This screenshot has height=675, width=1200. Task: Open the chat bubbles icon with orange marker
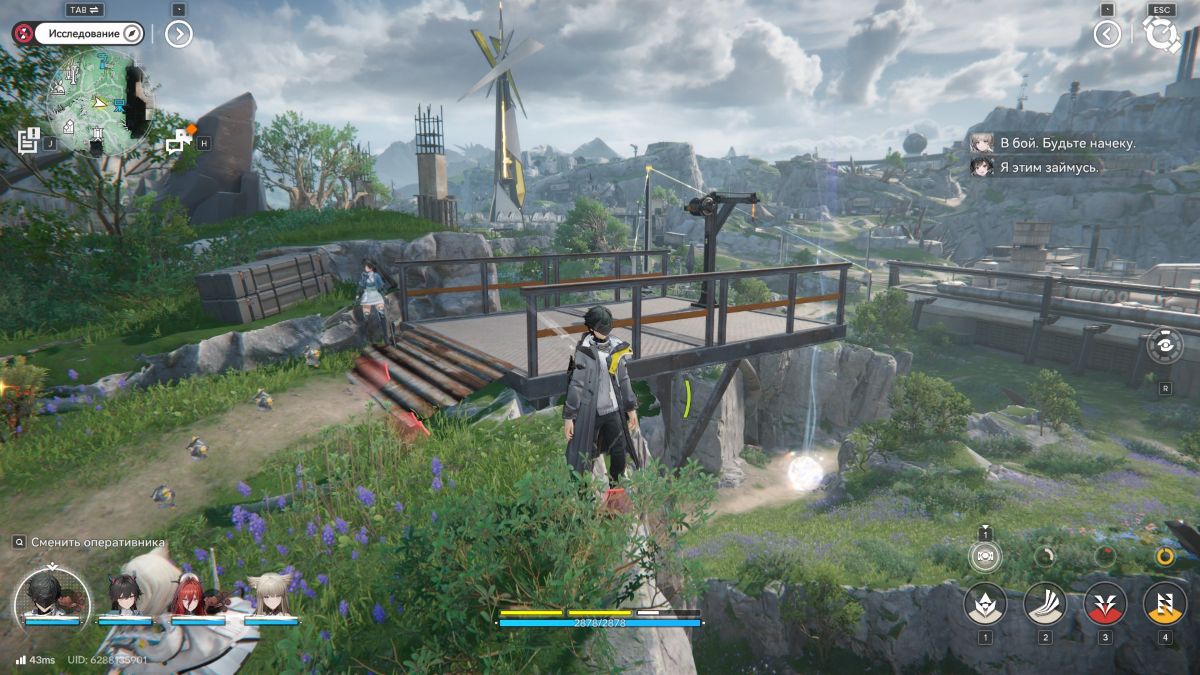coord(181,141)
